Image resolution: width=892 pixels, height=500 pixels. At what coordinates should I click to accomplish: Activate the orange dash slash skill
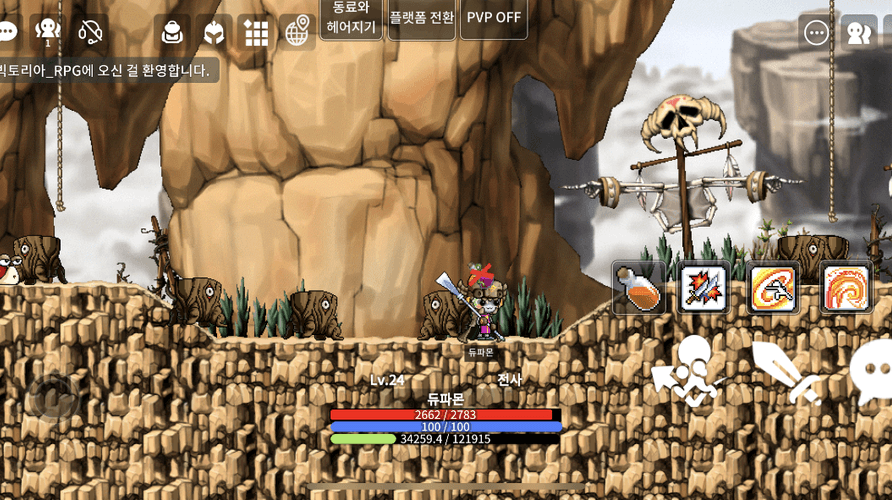[x=774, y=288]
